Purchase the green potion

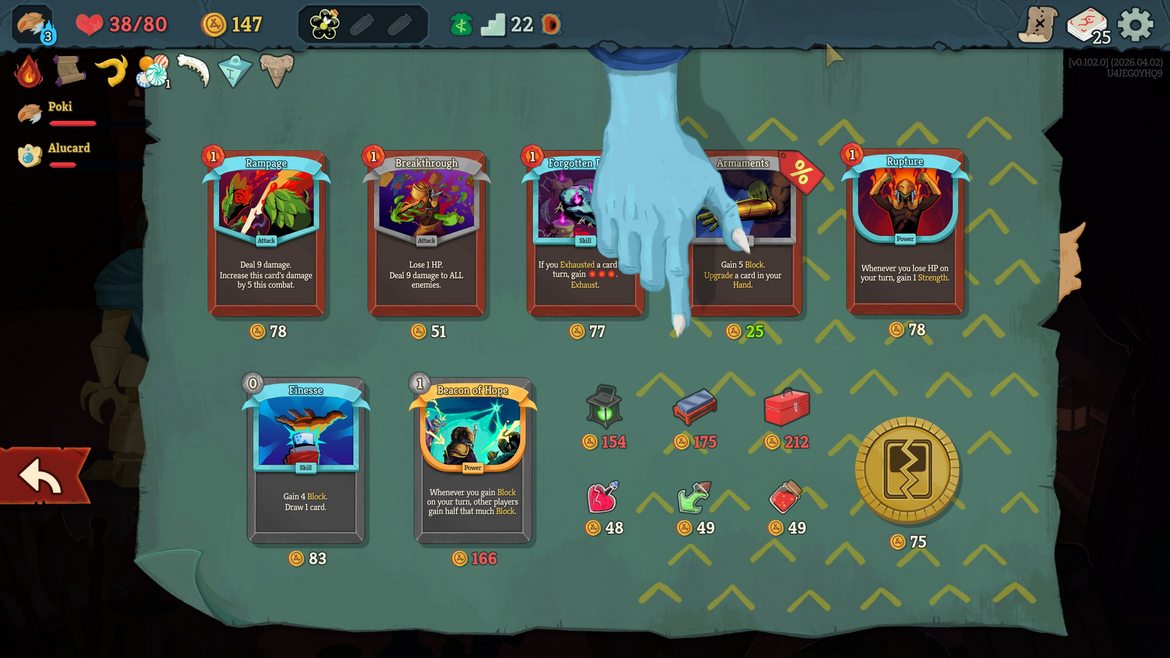pyautogui.click(x=694, y=497)
